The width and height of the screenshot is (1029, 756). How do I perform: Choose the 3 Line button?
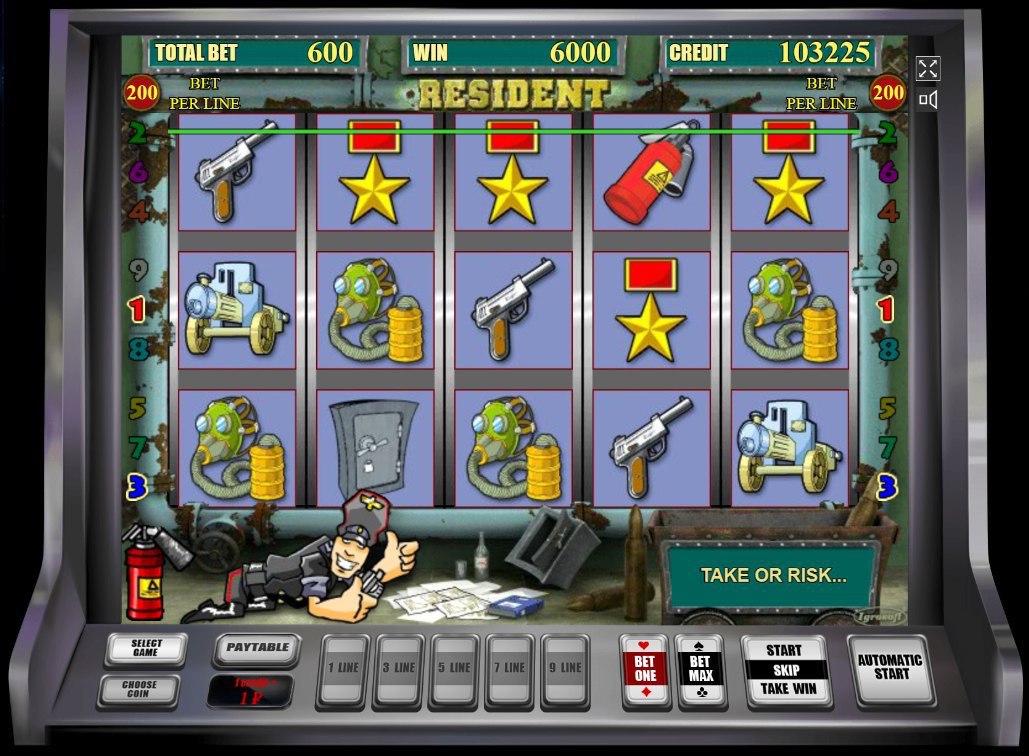(398, 668)
